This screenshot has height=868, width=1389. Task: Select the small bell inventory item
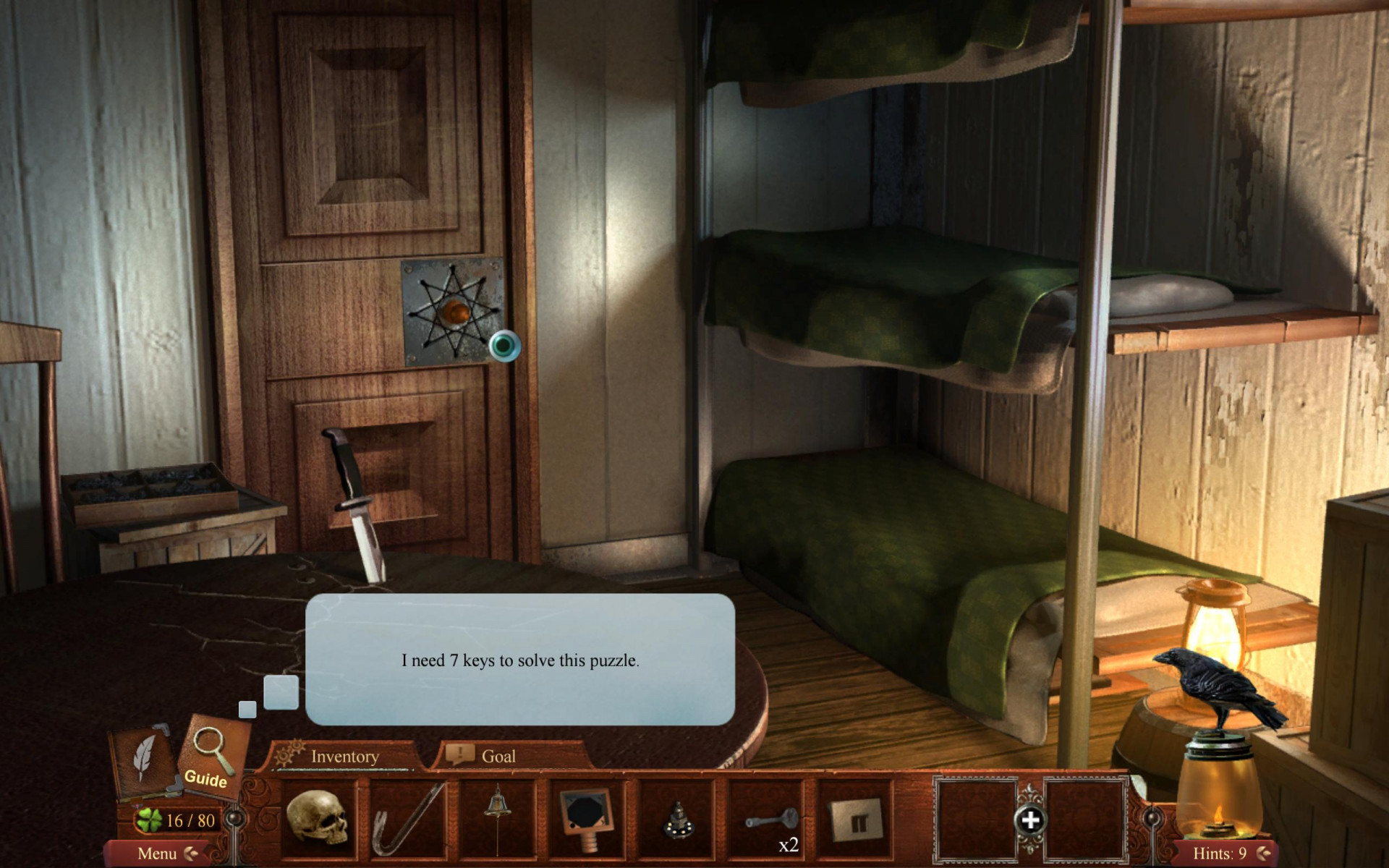click(x=497, y=818)
